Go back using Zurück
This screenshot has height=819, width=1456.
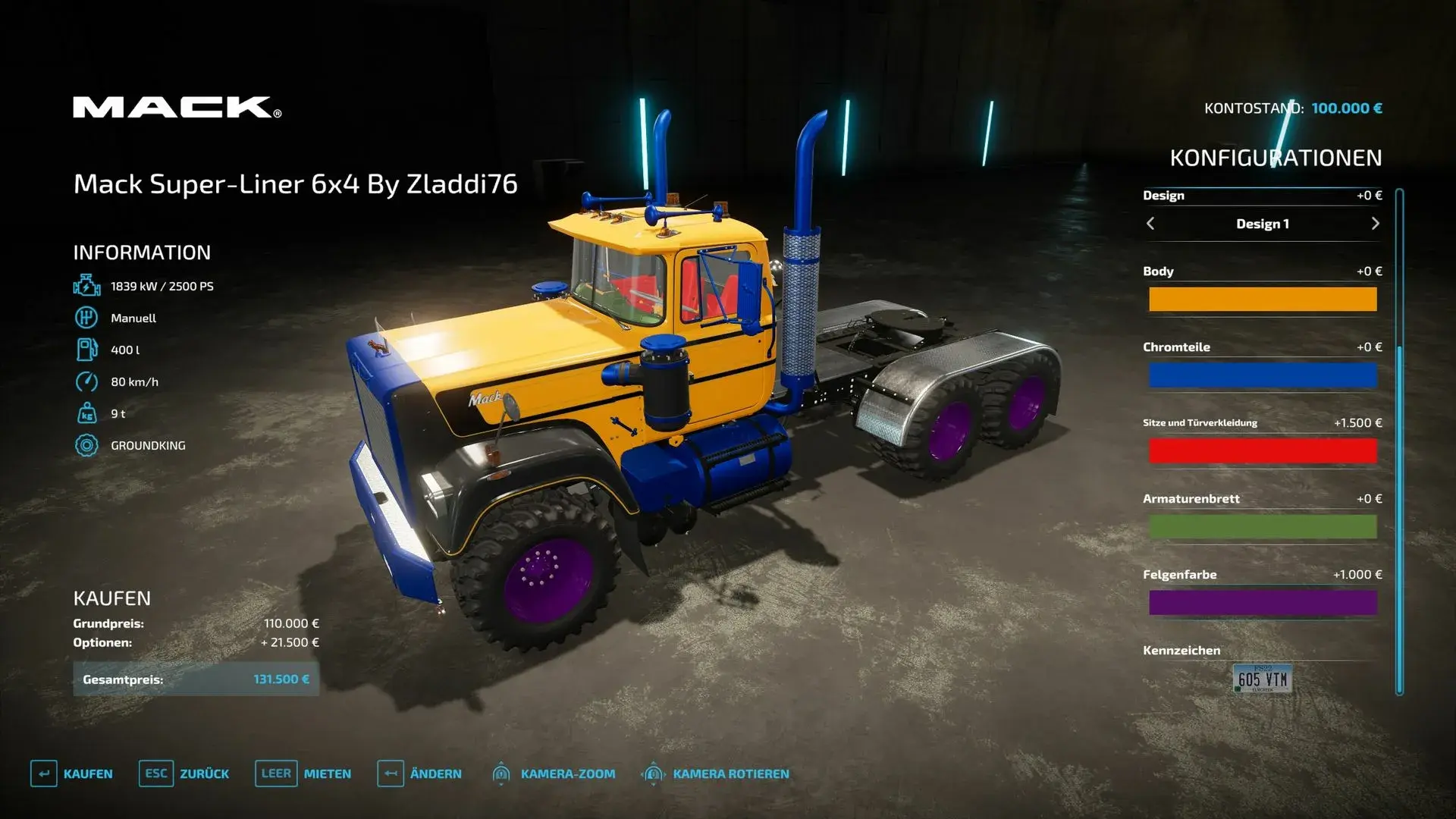(x=205, y=773)
